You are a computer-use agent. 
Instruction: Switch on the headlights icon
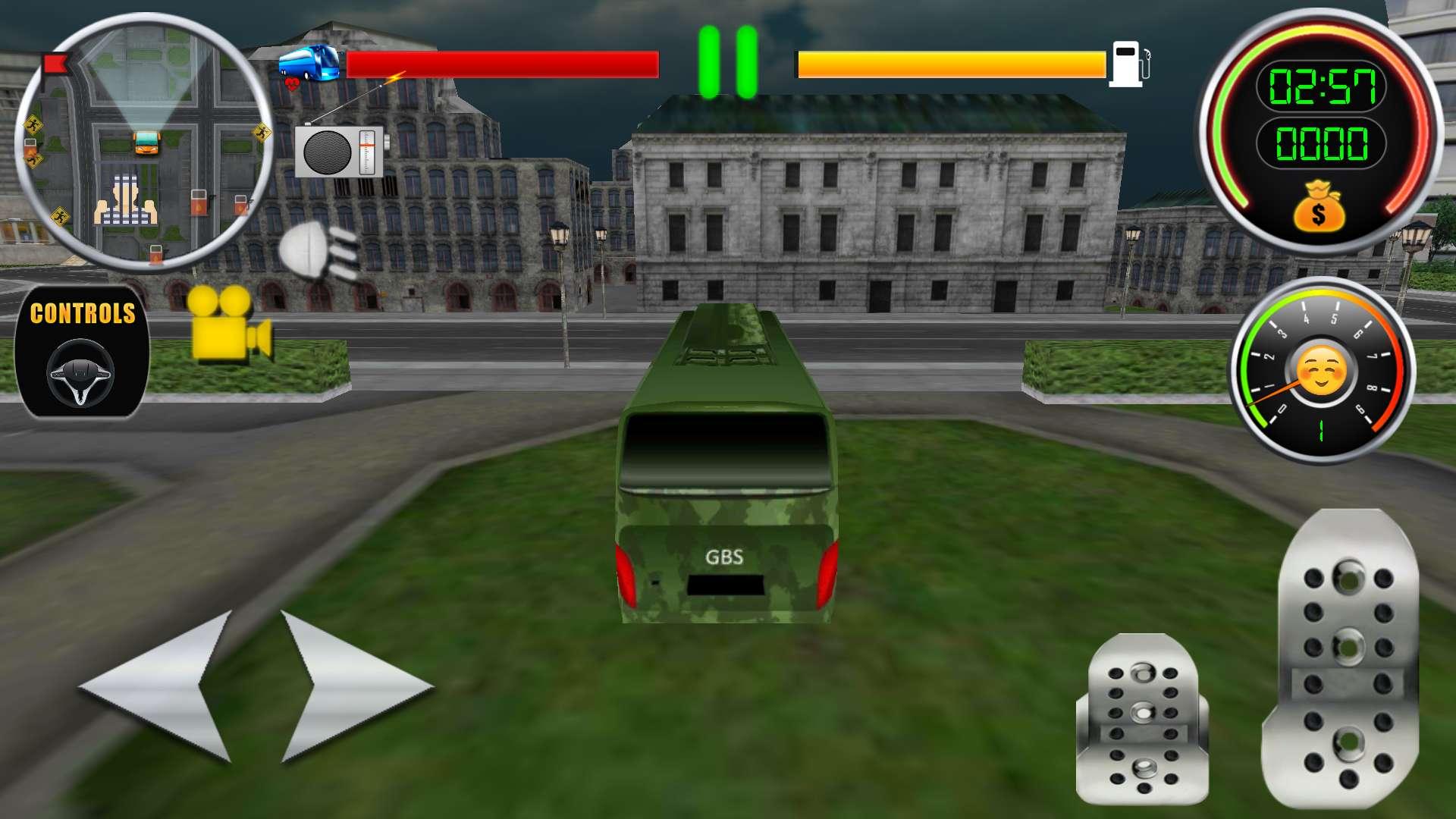click(318, 251)
